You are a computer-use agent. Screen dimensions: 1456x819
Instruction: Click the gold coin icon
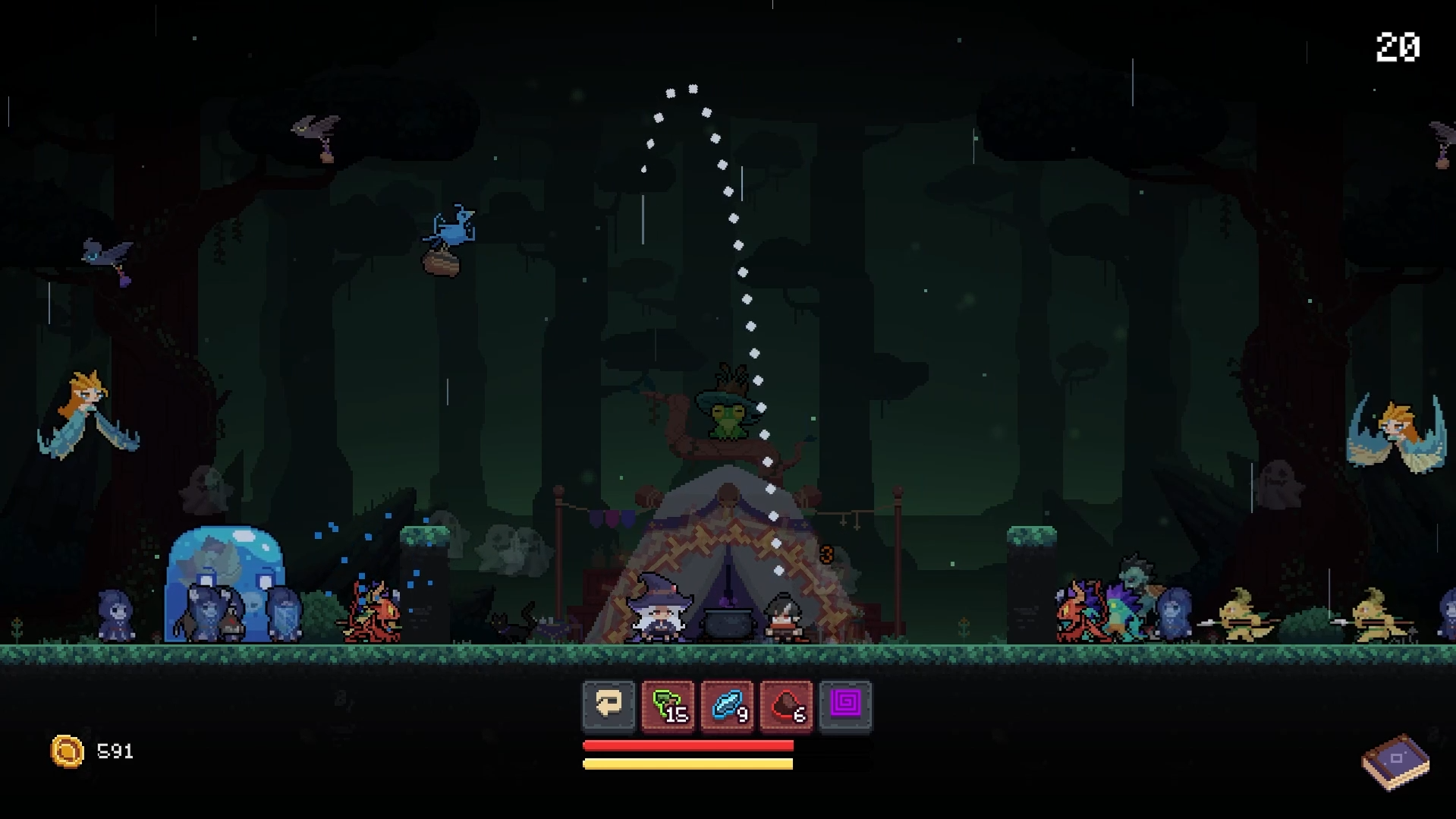tap(67, 751)
